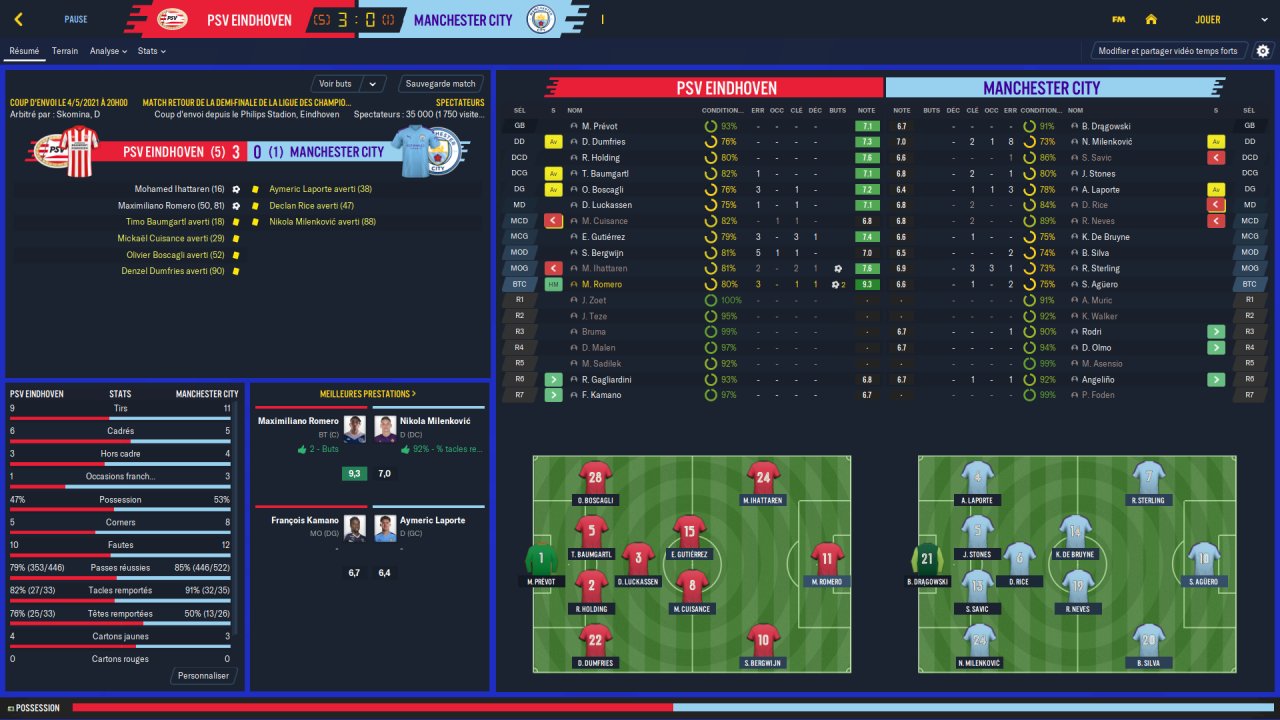1280x720 pixels.
Task: Open the gear settings icon
Action: [x=1263, y=51]
